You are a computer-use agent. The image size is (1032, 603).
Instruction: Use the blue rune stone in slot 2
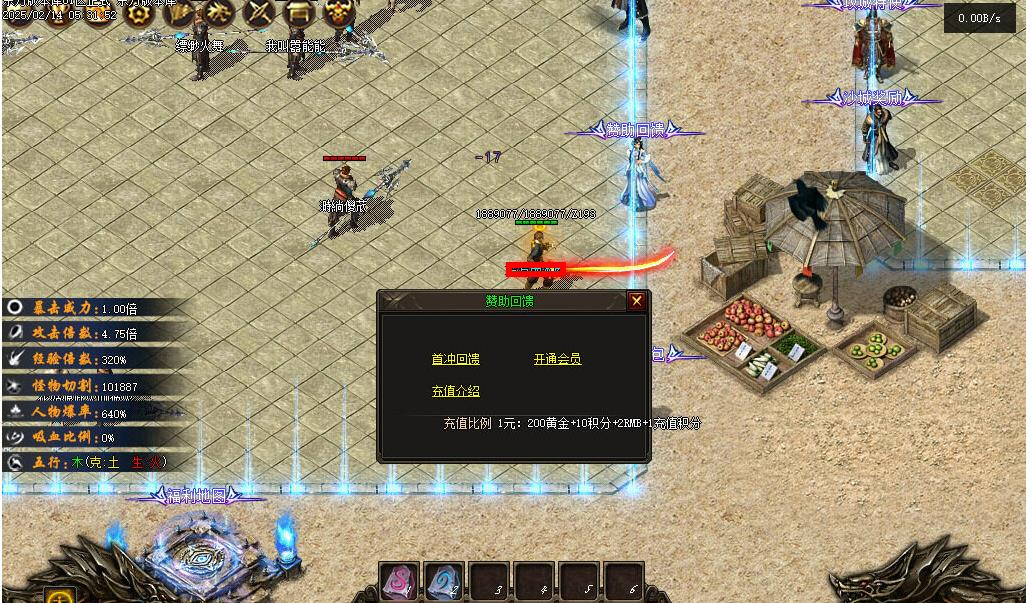[x=443, y=581]
